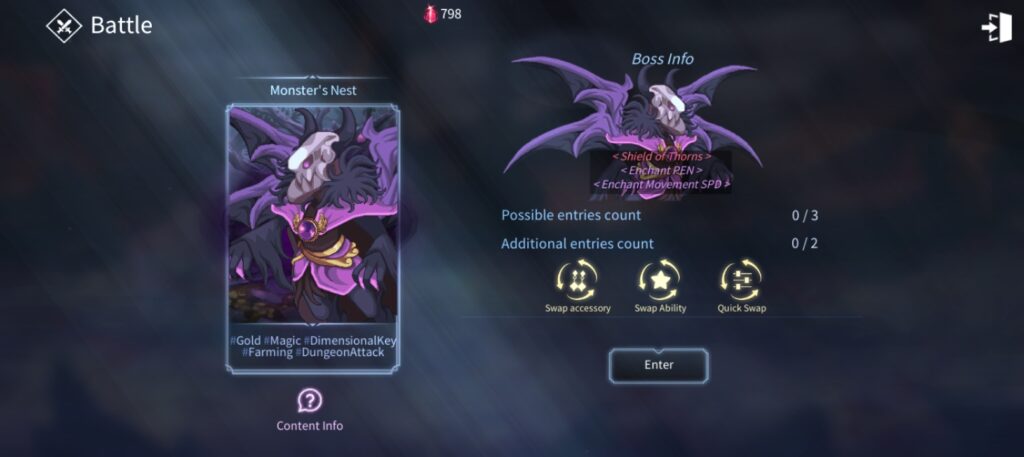Activate Quick Swap
This screenshot has width=1024, height=457.
coord(741,282)
